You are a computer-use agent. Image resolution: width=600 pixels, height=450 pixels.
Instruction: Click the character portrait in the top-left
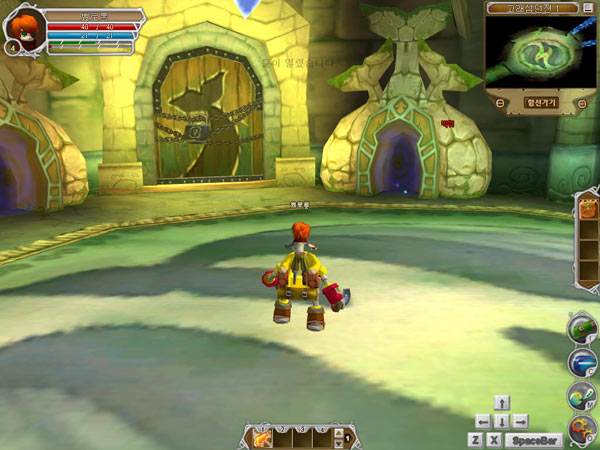[x=20, y=25]
